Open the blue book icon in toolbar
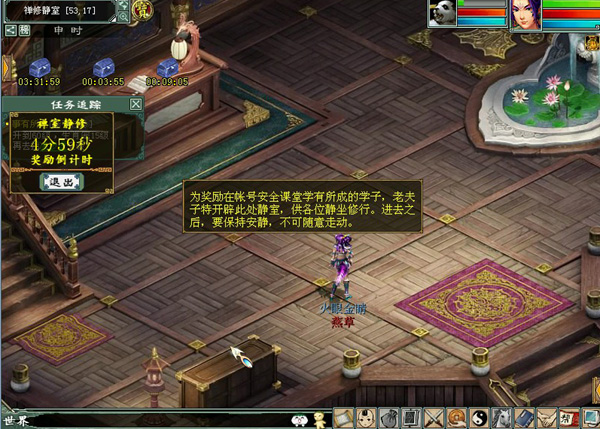Viewport: 600px width, 429px height. pos(525,418)
